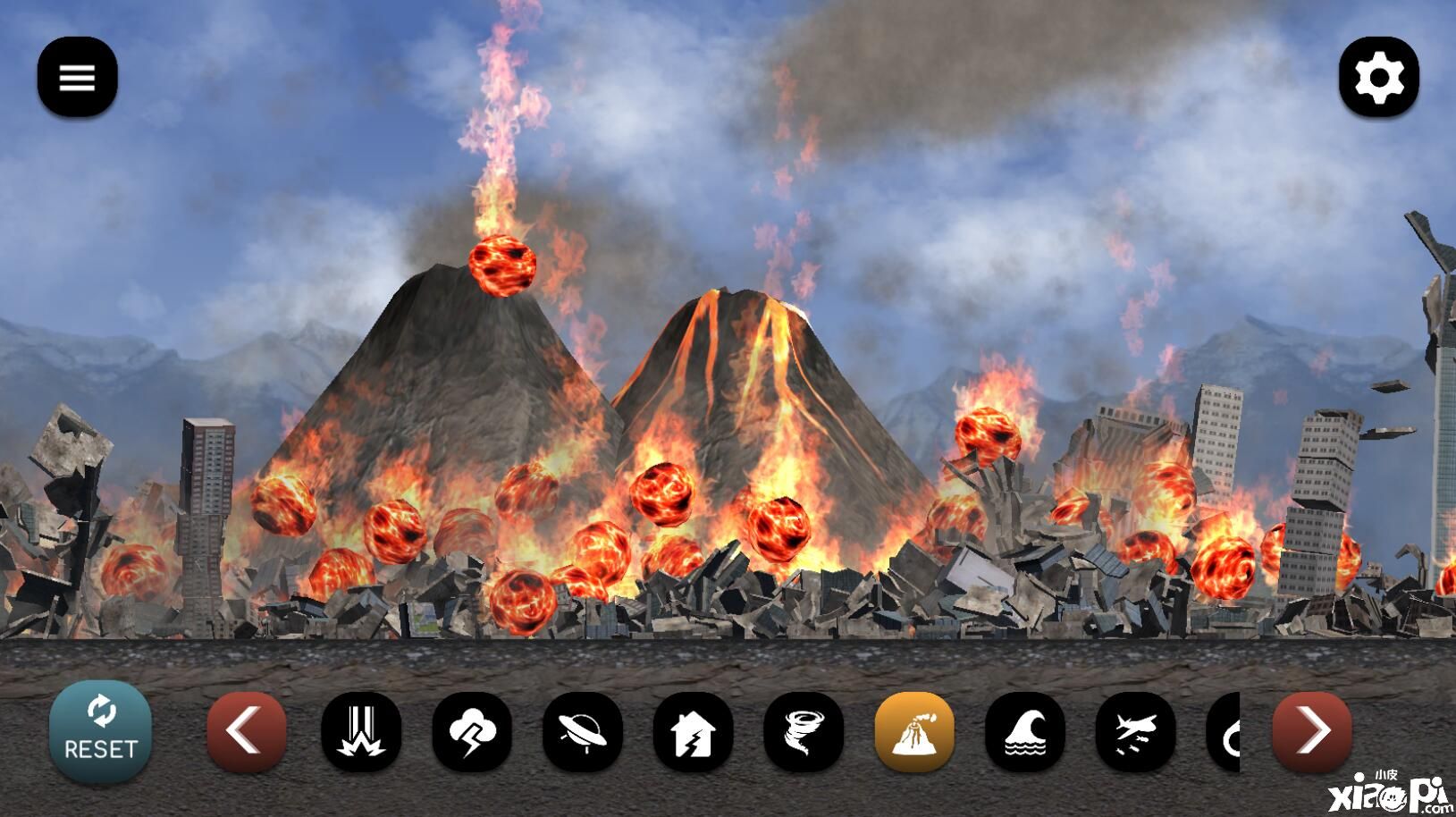1456x817 pixels.
Task: Click the RESET button
Action: tap(100, 733)
